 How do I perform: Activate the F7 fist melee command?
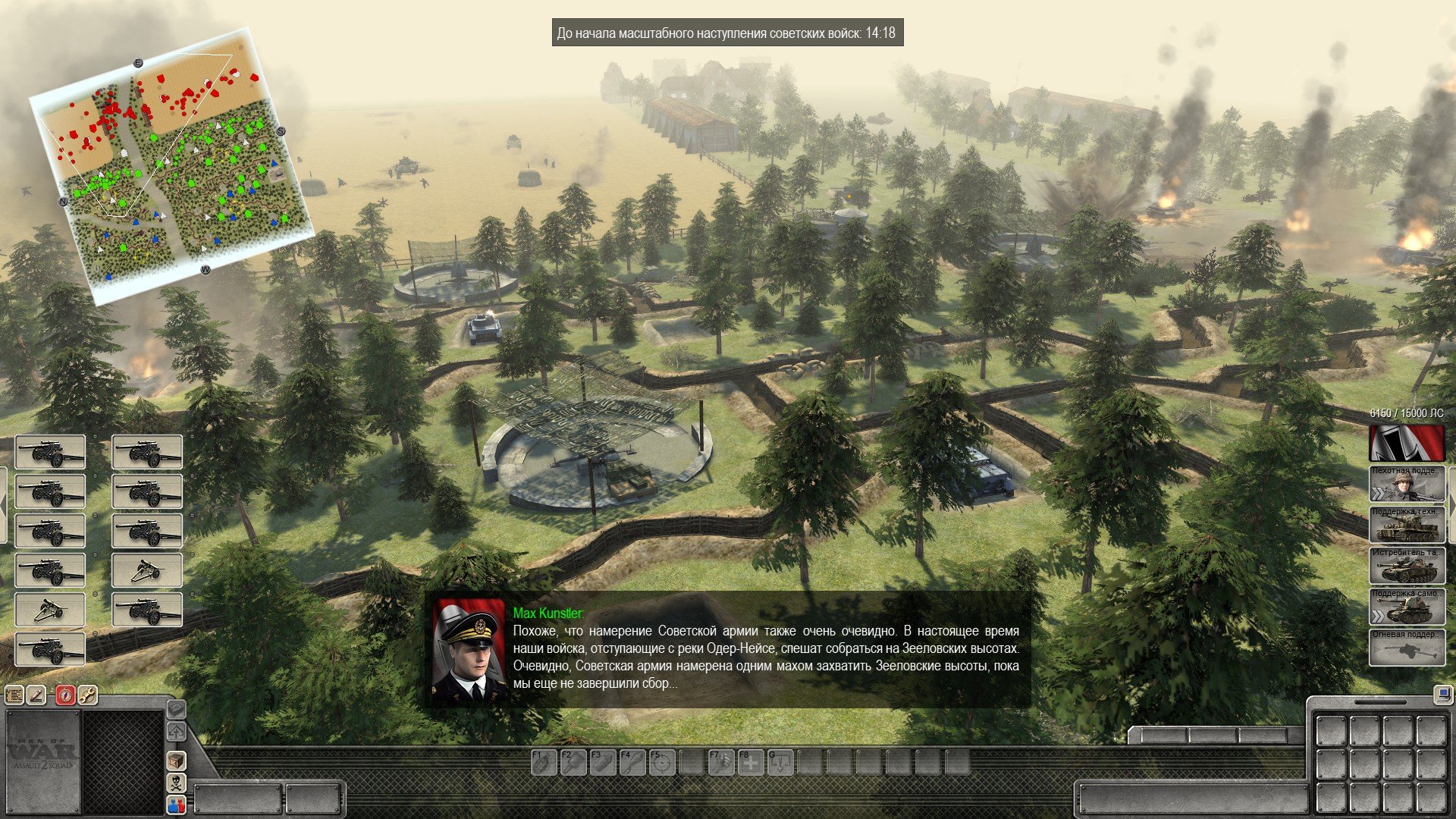pos(720,762)
